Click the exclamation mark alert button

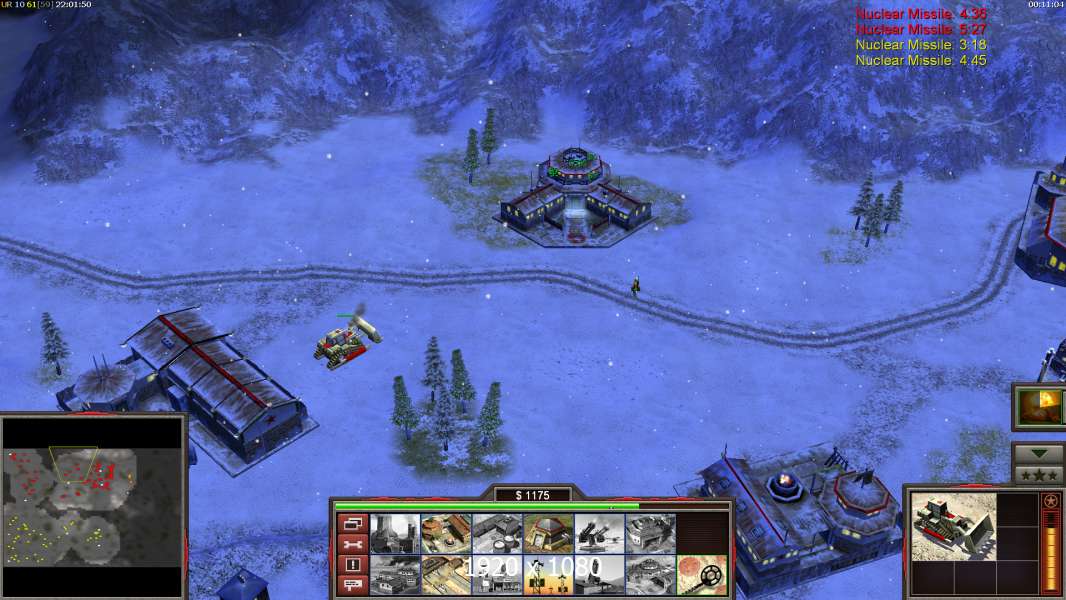pos(352,565)
